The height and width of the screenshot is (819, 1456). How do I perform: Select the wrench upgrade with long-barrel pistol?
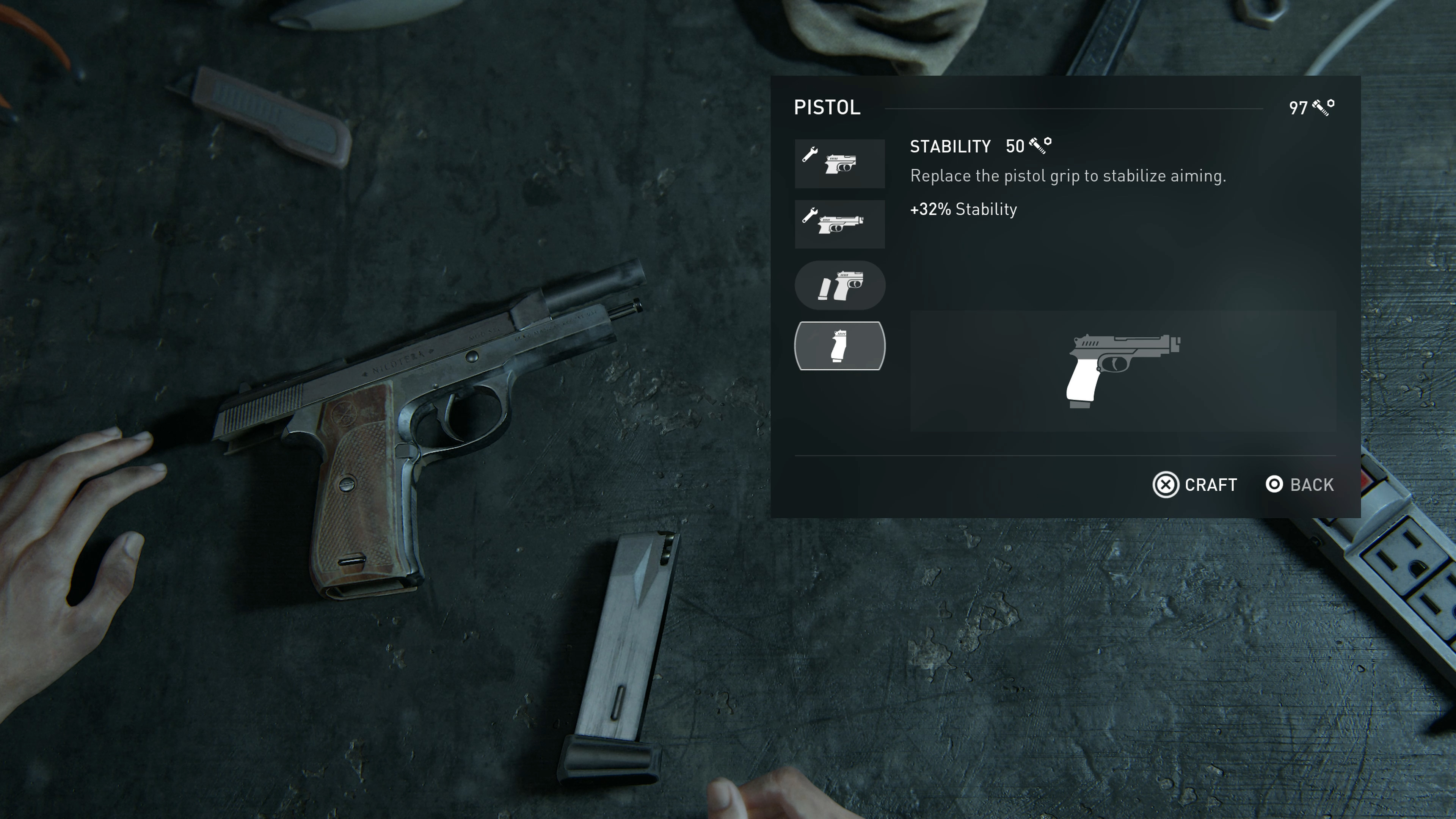point(839,224)
